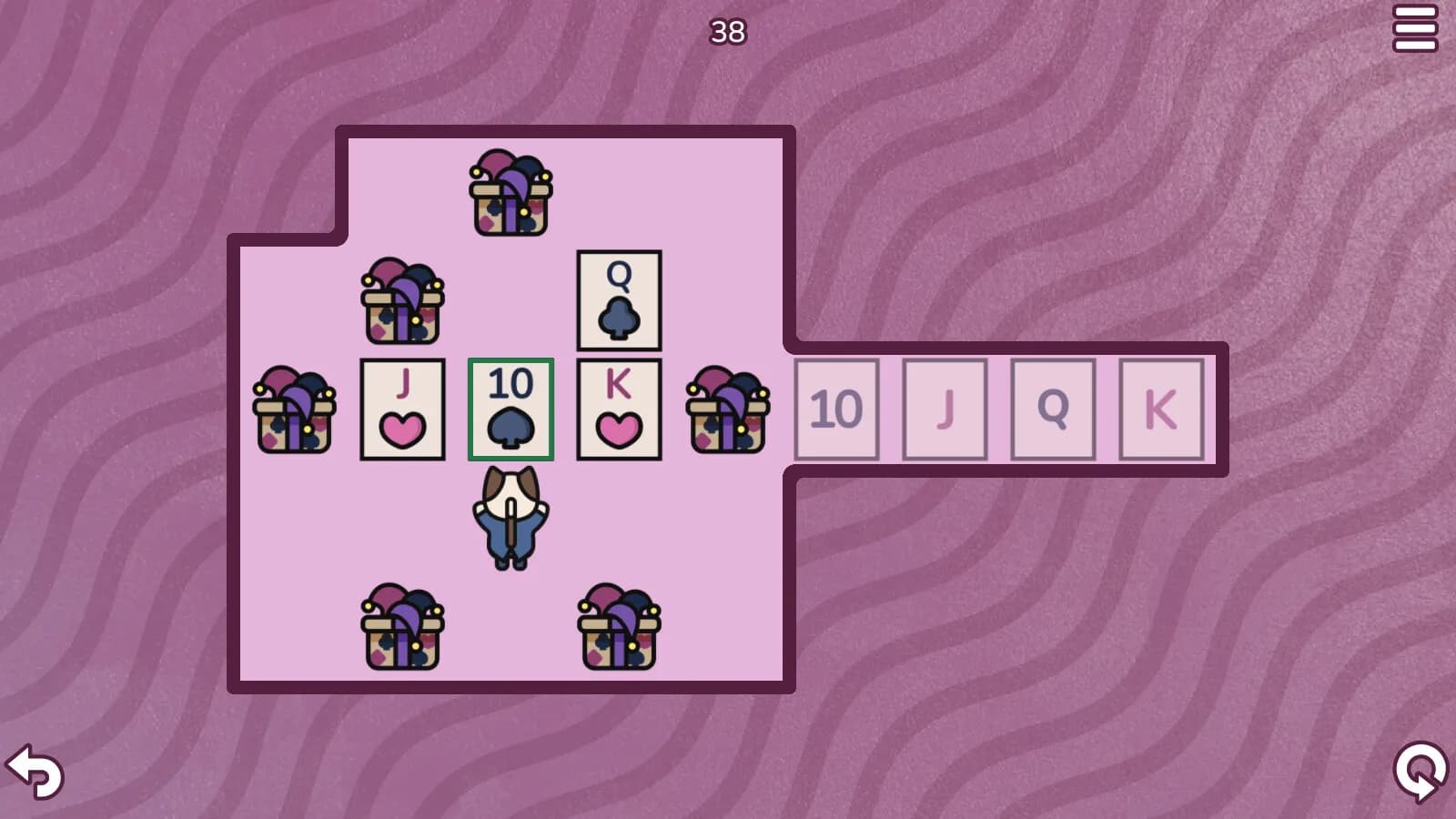Click the K slot in the target sequence
Image resolution: width=1456 pixels, height=819 pixels.
(x=1161, y=408)
